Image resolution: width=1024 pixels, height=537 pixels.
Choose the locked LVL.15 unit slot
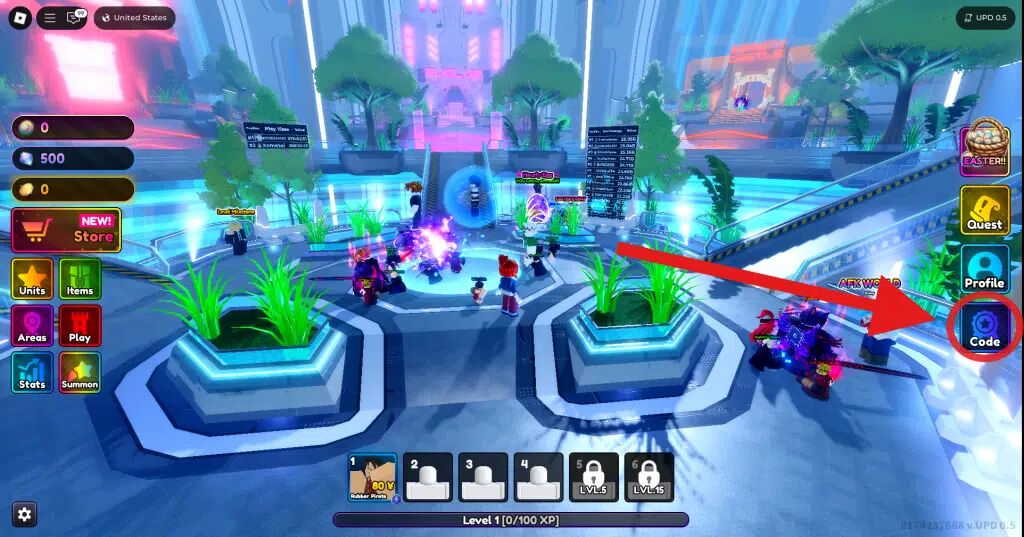(649, 477)
